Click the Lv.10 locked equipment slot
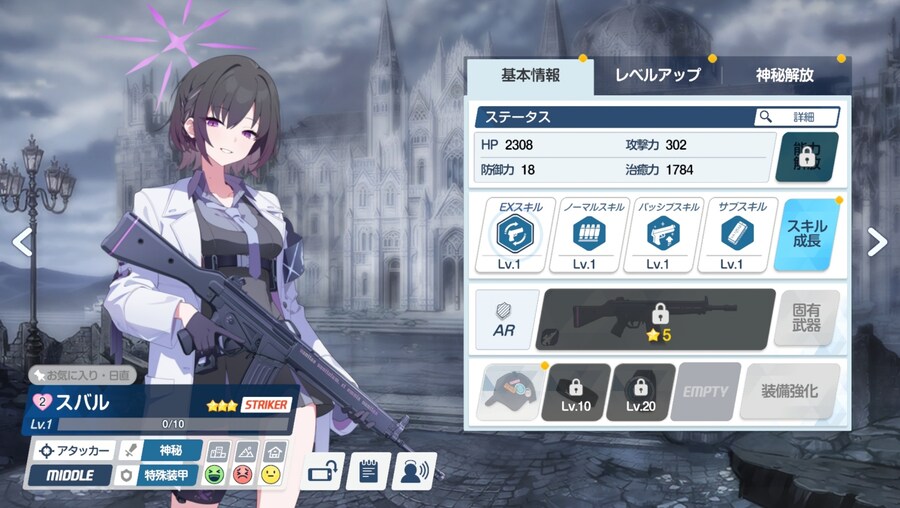Screen dimensions: 900x508 tap(576, 391)
